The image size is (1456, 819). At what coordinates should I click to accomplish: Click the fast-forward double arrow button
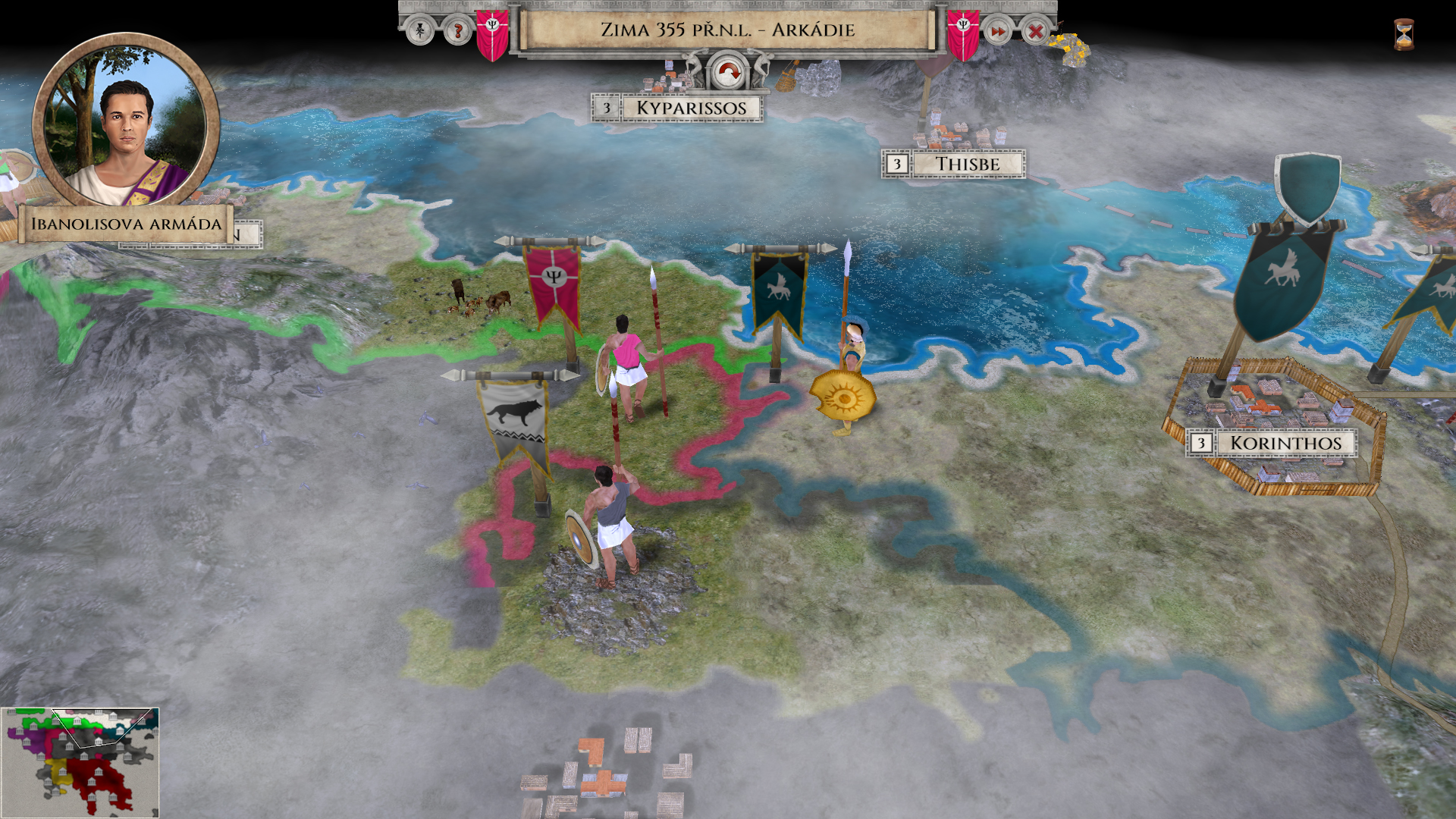(x=998, y=31)
